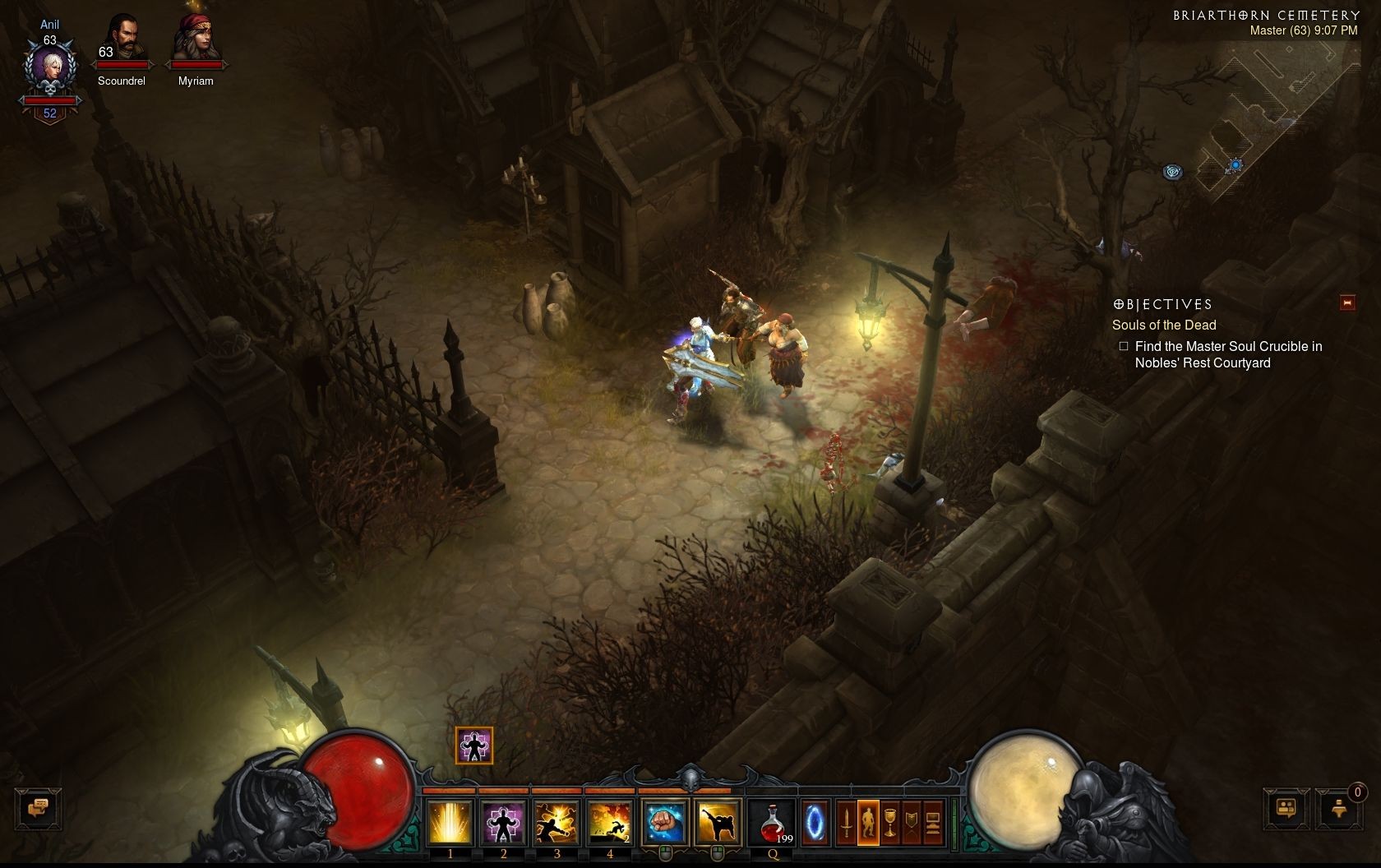Select the blue fist primary attack skill

click(664, 822)
